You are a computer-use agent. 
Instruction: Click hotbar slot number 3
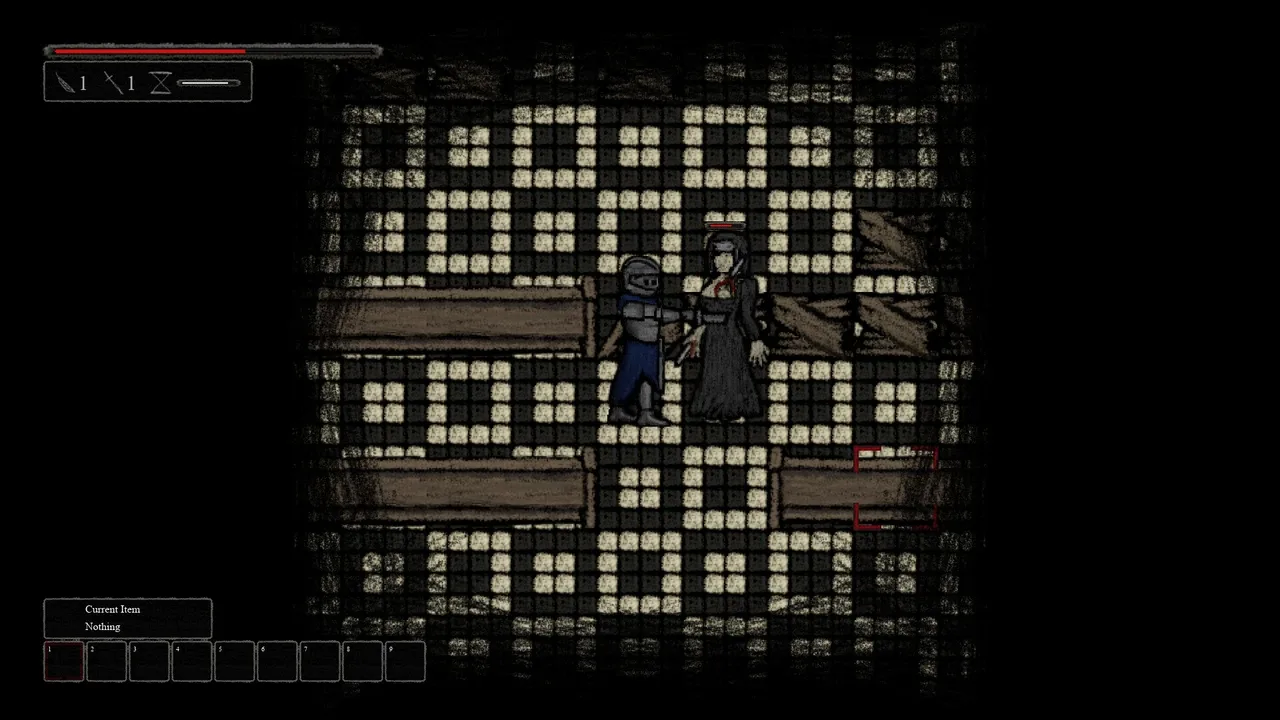coord(149,662)
